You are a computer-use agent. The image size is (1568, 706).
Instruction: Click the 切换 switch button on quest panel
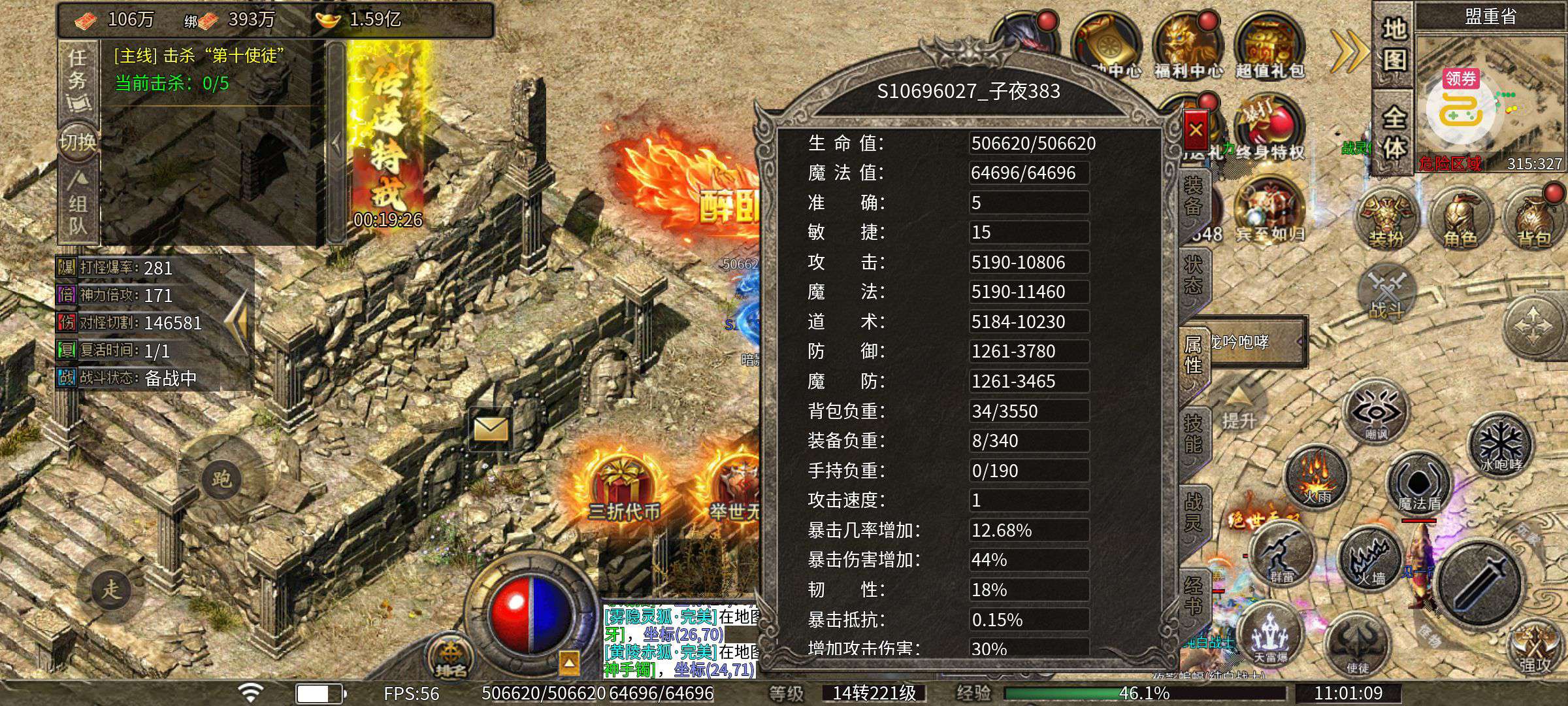78,141
